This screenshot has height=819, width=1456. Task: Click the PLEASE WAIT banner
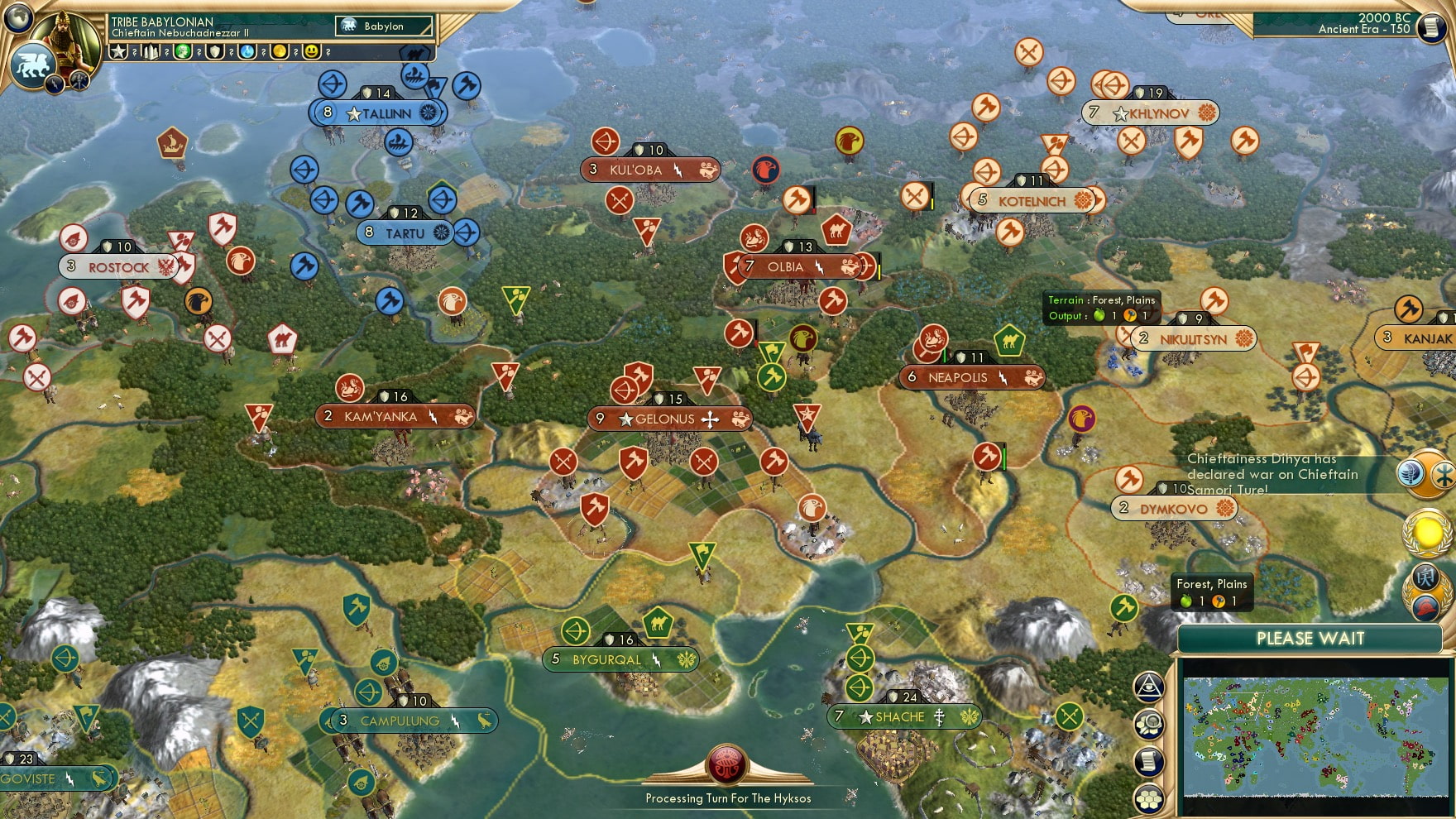[x=1310, y=639]
